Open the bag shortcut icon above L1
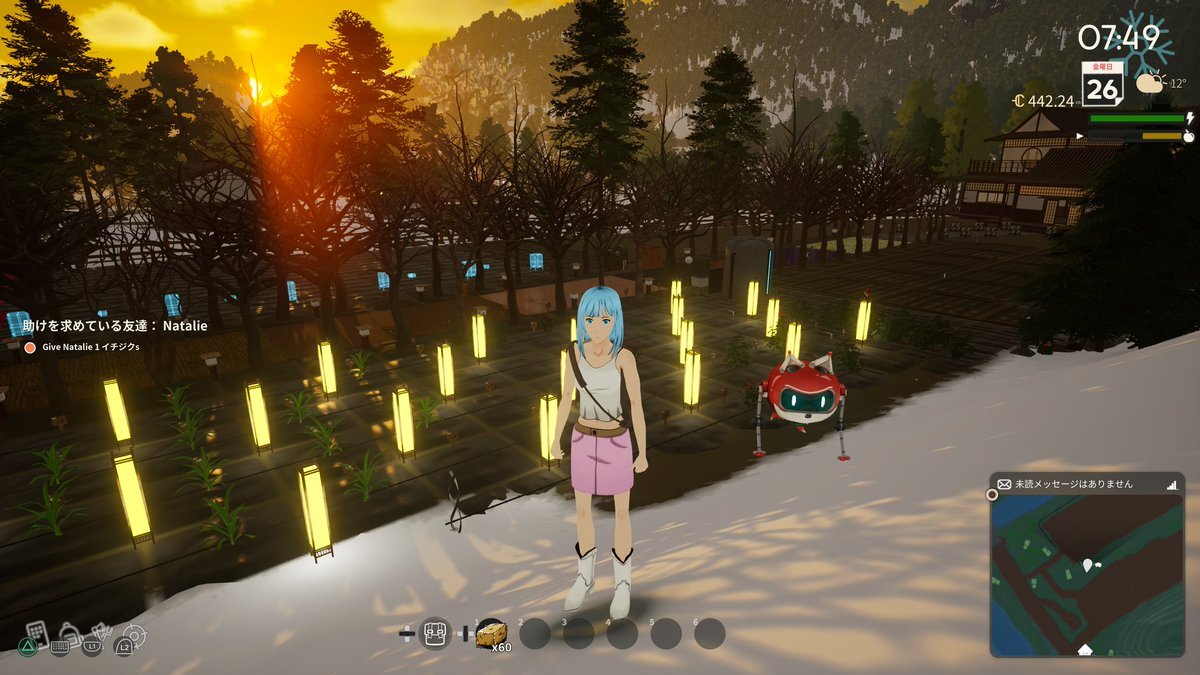This screenshot has height=675, width=1200. [x=70, y=632]
